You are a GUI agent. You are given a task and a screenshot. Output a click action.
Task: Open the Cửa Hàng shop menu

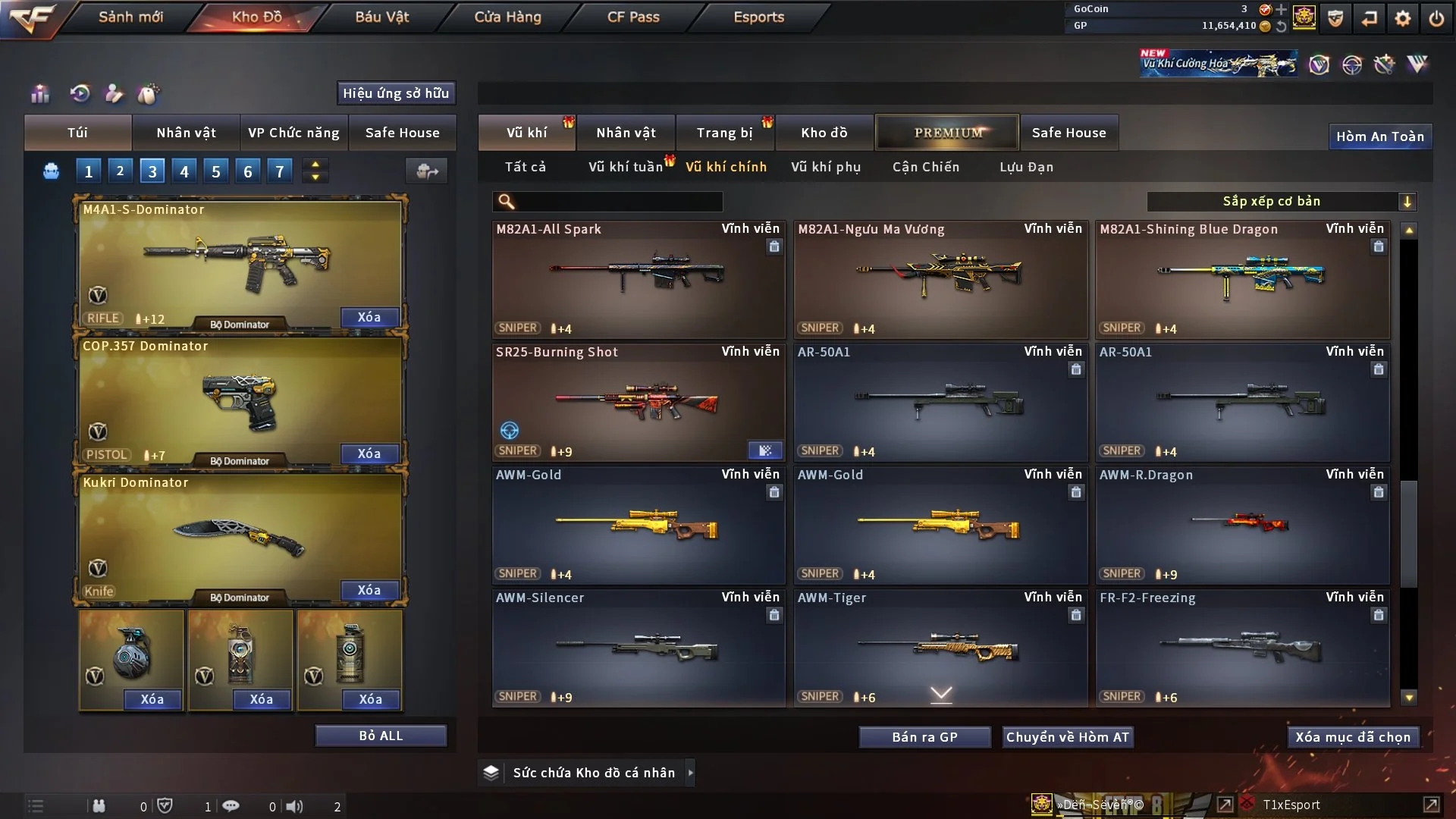coord(507,17)
